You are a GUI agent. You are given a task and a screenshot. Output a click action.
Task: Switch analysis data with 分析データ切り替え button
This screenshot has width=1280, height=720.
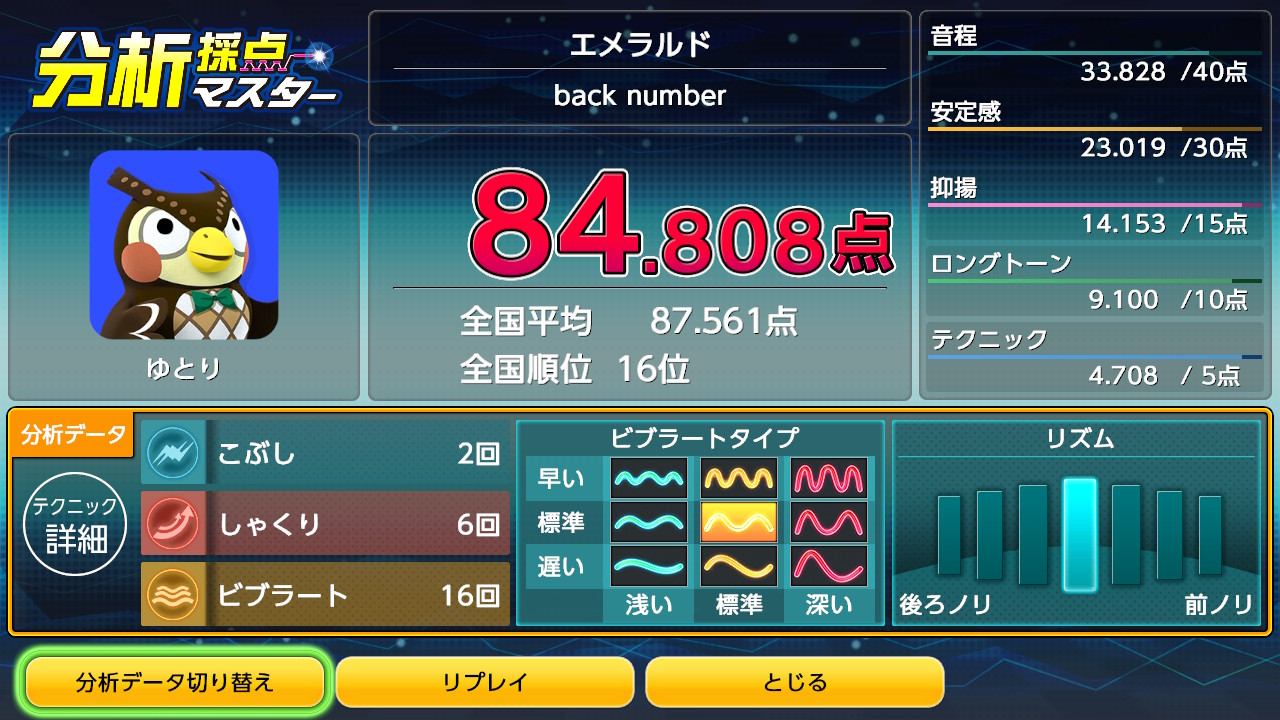pyautogui.click(x=175, y=683)
